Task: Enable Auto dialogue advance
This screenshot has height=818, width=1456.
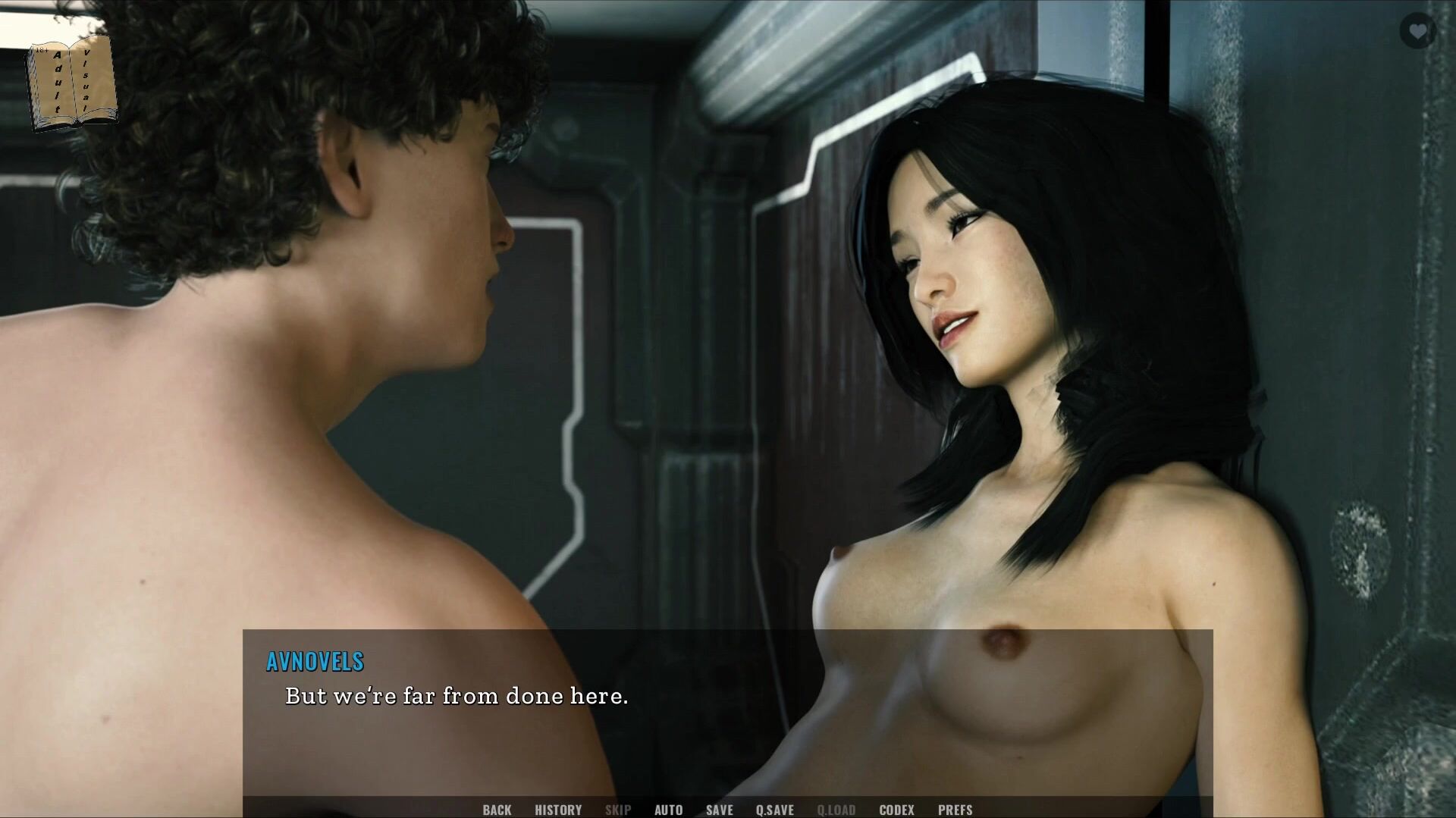Action: (668, 810)
